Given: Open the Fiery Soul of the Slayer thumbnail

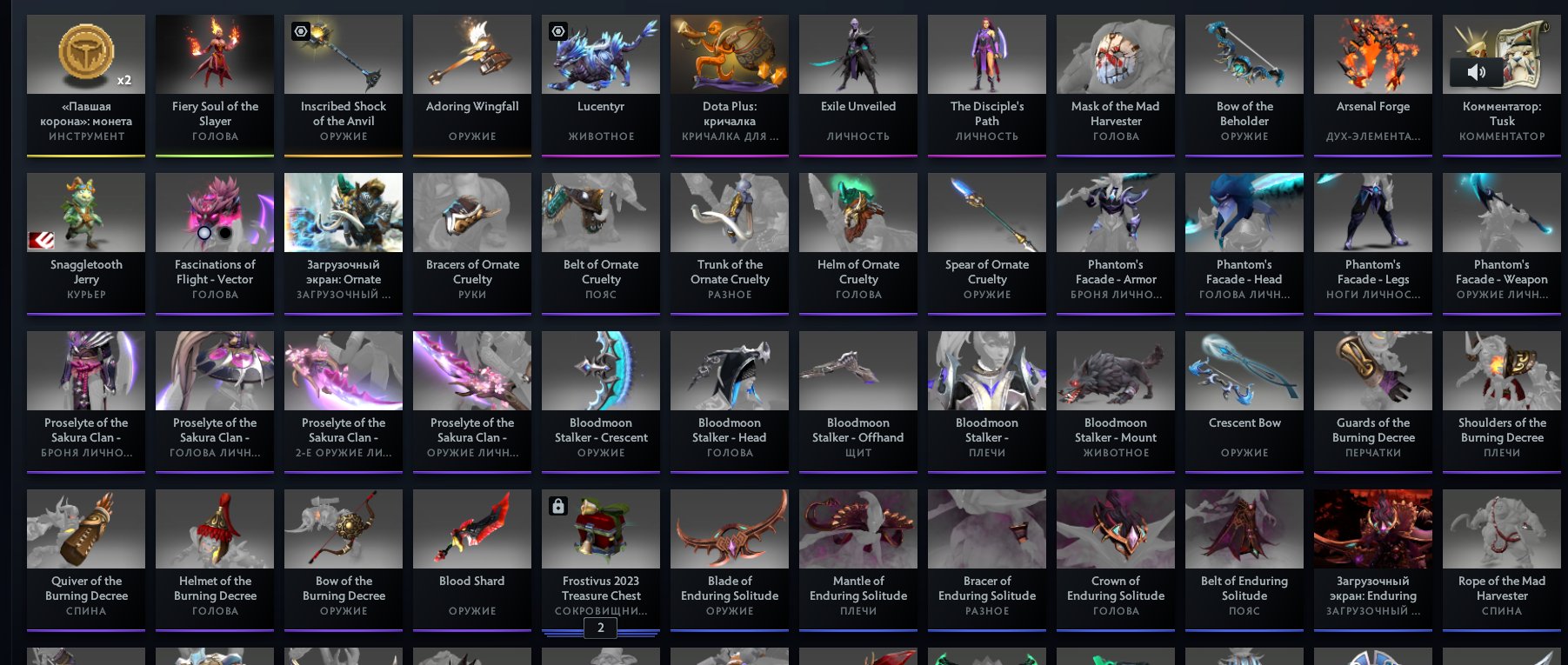Looking at the screenshot, I should pos(214,53).
